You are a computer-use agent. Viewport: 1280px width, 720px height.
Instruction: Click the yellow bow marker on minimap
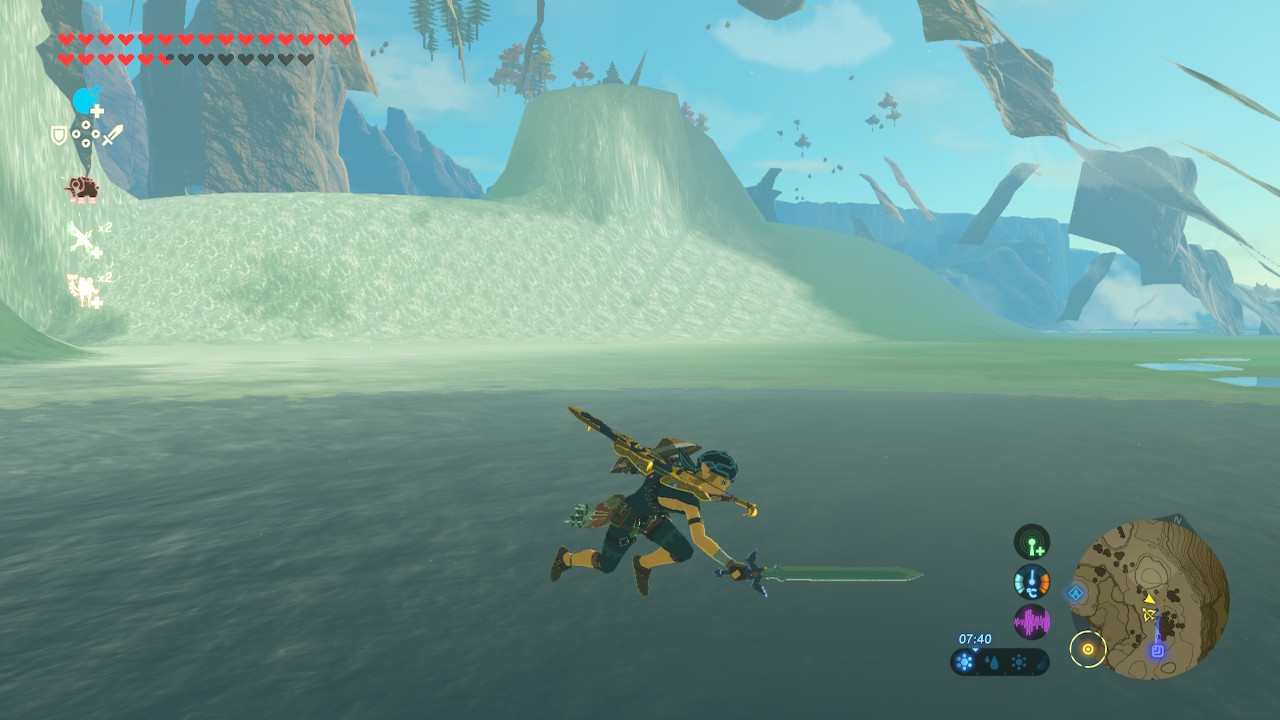click(x=1149, y=614)
